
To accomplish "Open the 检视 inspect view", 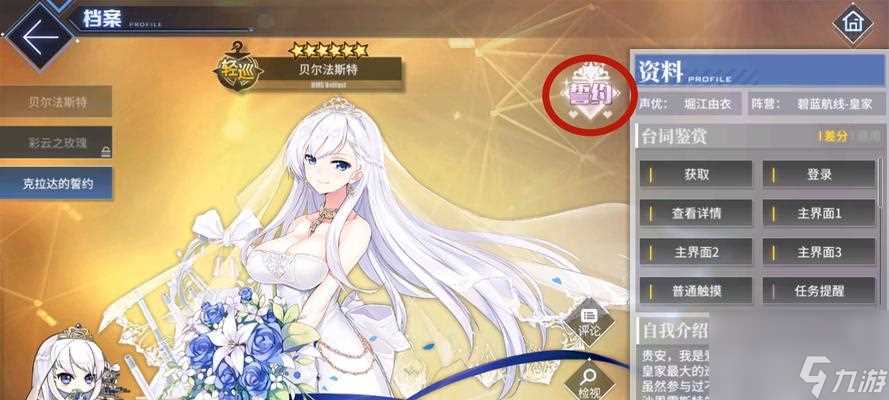I will [x=587, y=380].
